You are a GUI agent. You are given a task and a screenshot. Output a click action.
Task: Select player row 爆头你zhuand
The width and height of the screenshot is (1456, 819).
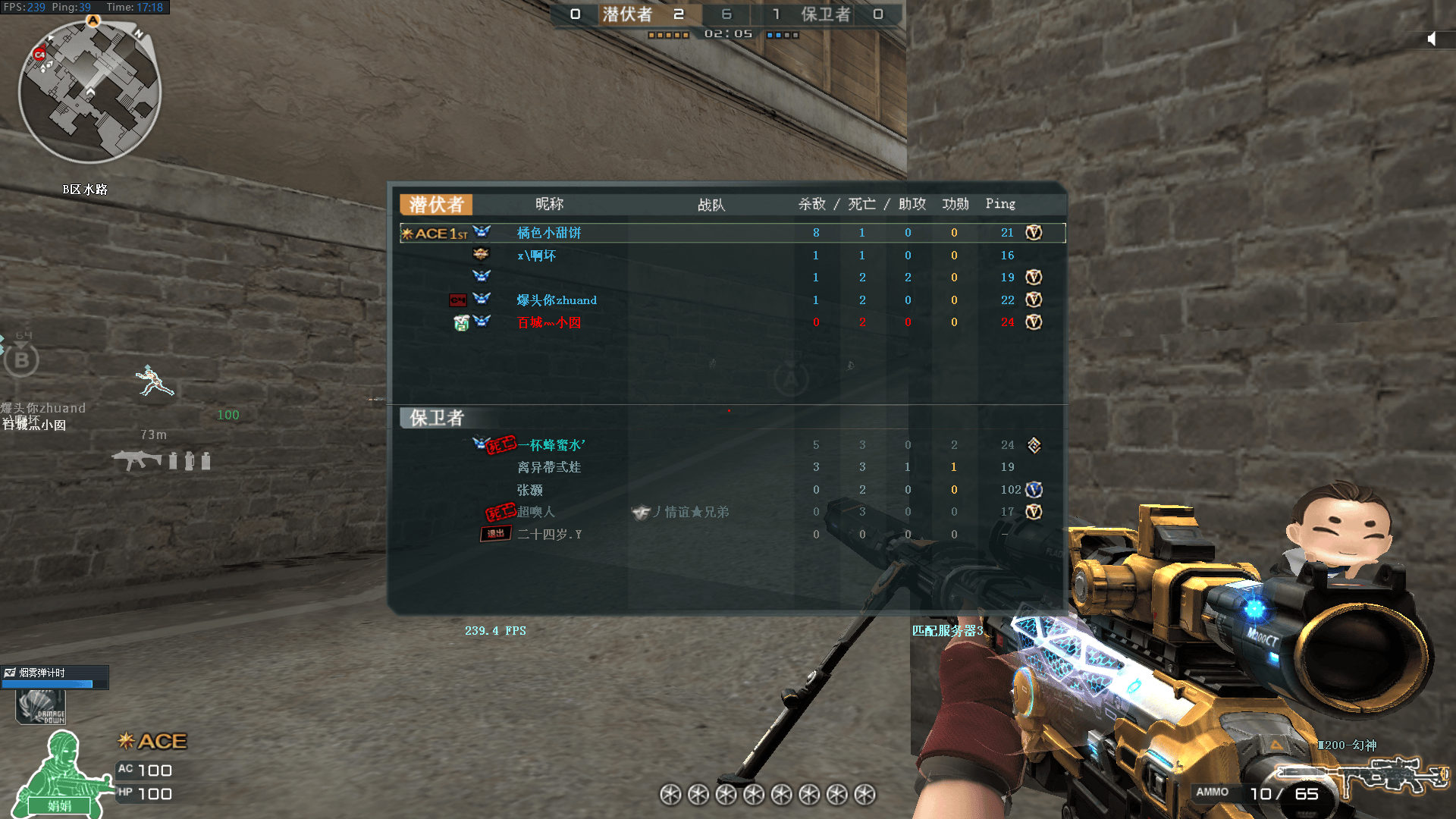(557, 300)
